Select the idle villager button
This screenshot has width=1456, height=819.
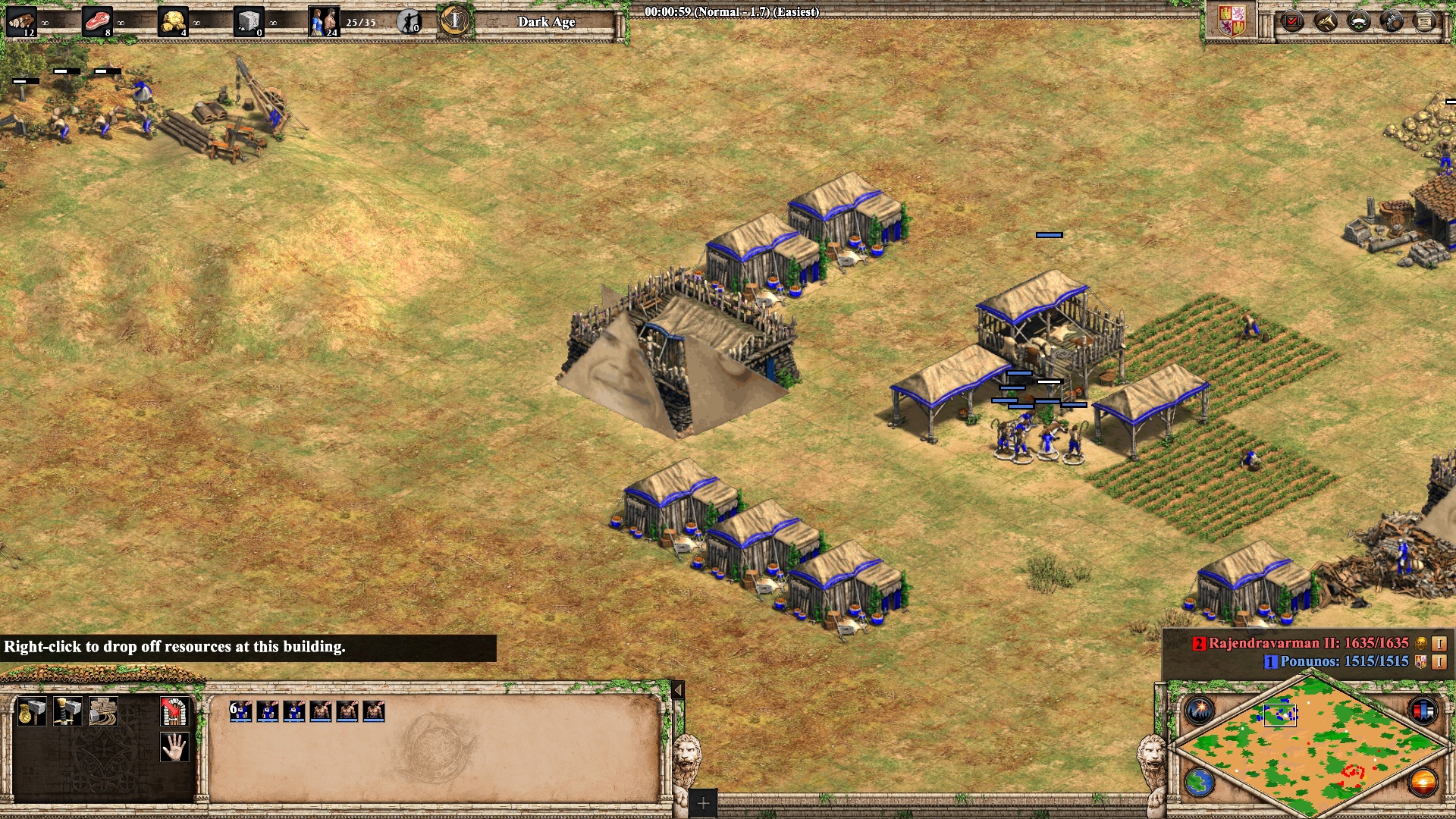pos(409,21)
